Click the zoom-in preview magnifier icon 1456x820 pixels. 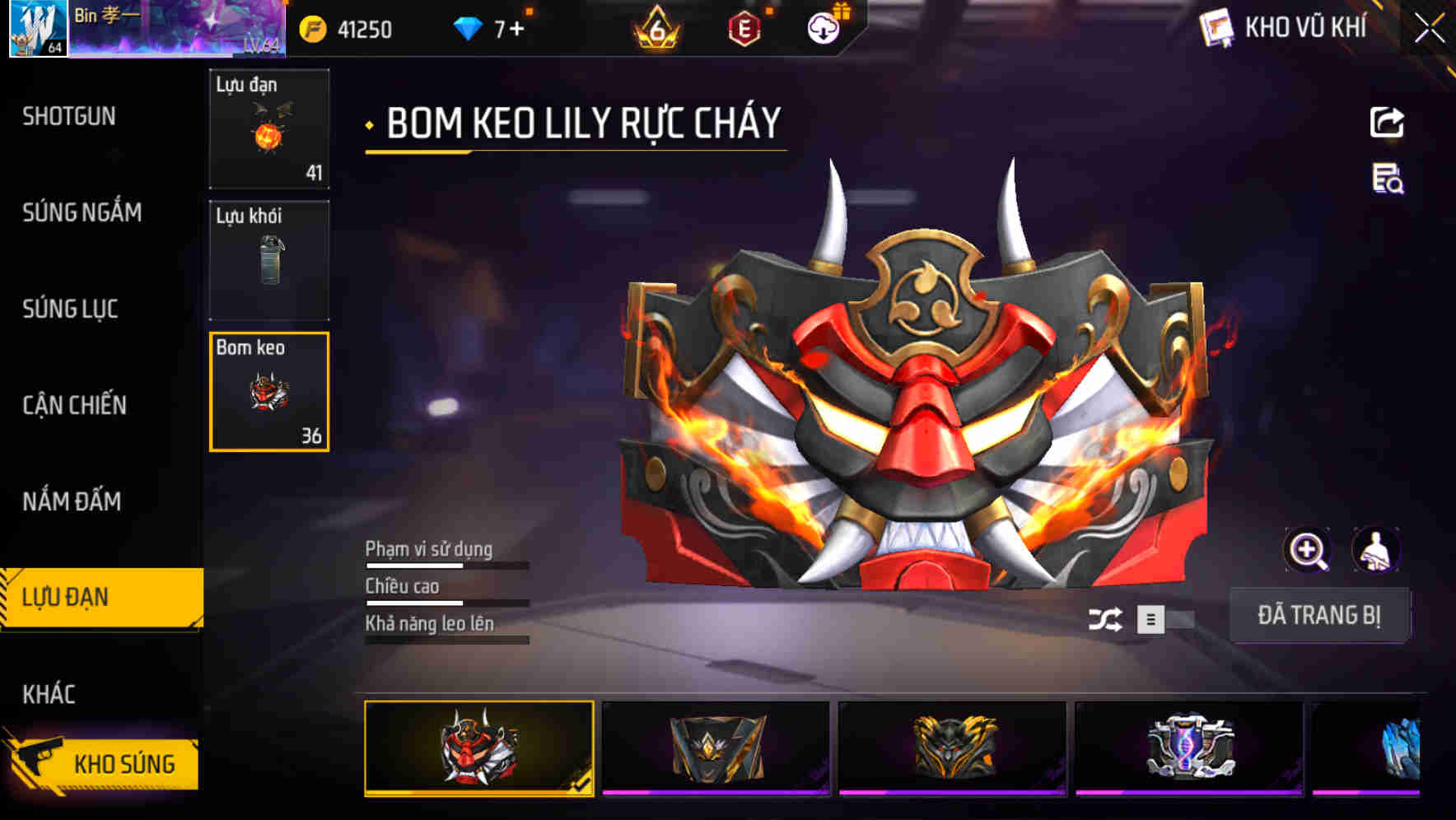point(1308,550)
